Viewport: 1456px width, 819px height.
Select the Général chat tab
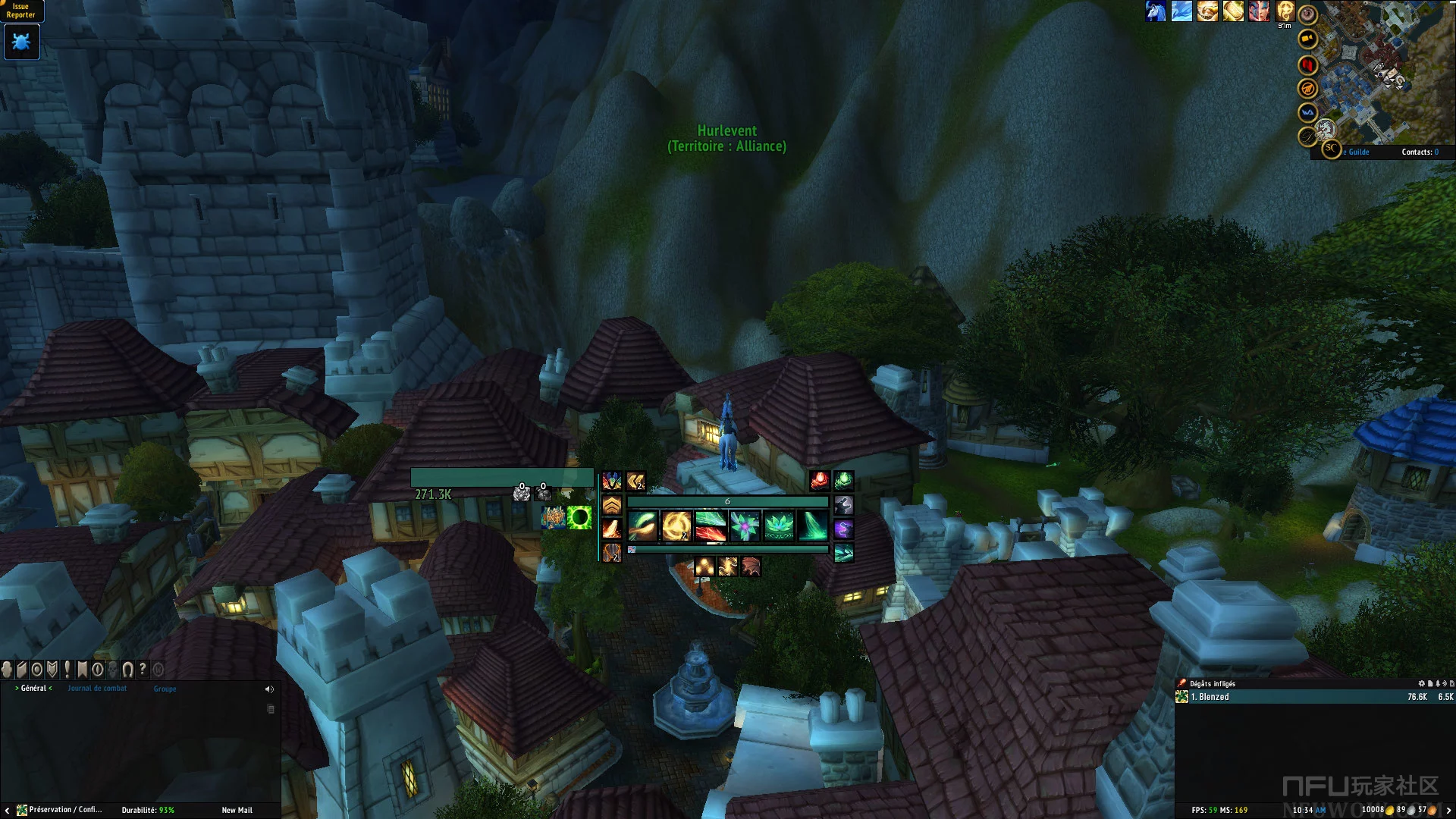click(x=33, y=689)
